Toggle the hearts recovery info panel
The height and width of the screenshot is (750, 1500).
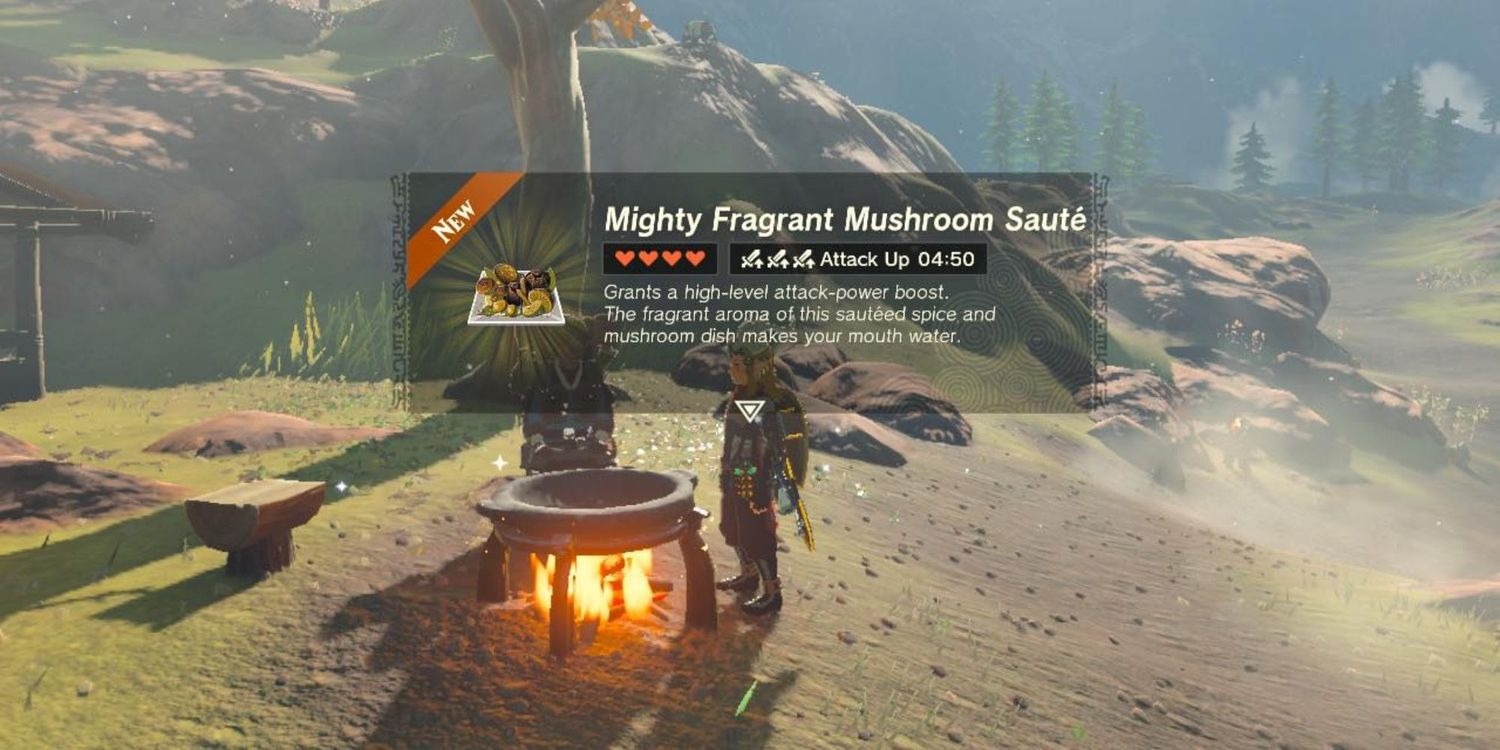coord(660,259)
